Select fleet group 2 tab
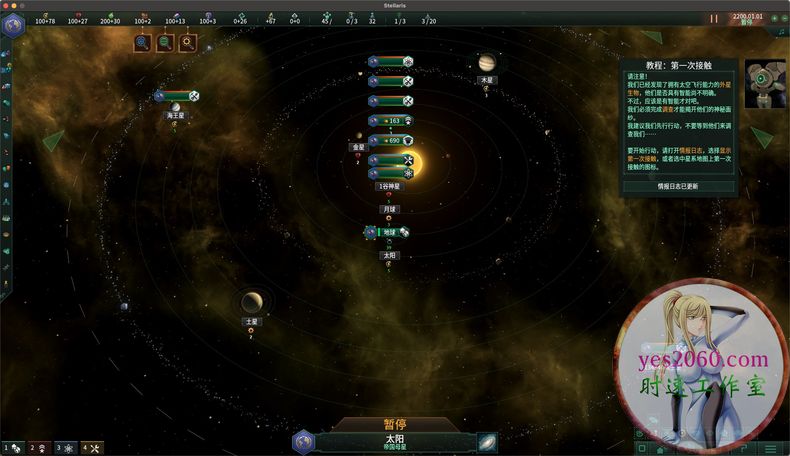This screenshot has width=790, height=456. pyautogui.click(x=38, y=448)
